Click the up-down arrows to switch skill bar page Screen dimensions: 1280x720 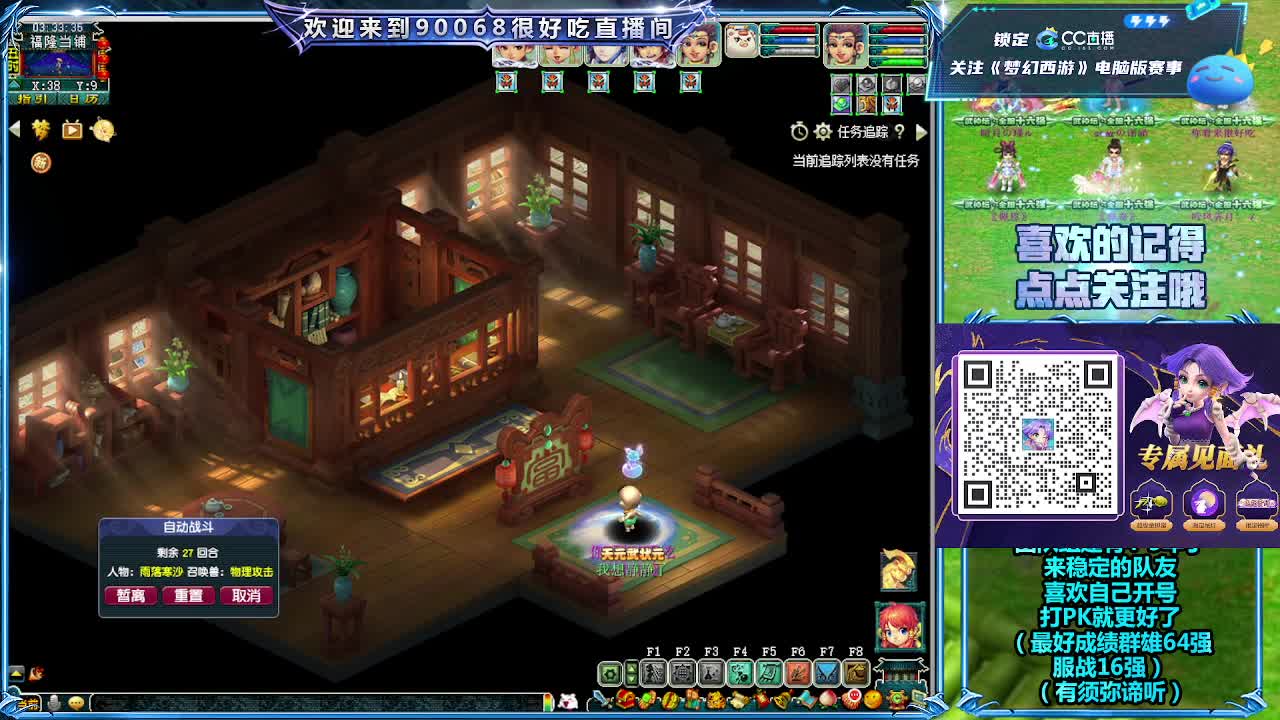(x=630, y=673)
